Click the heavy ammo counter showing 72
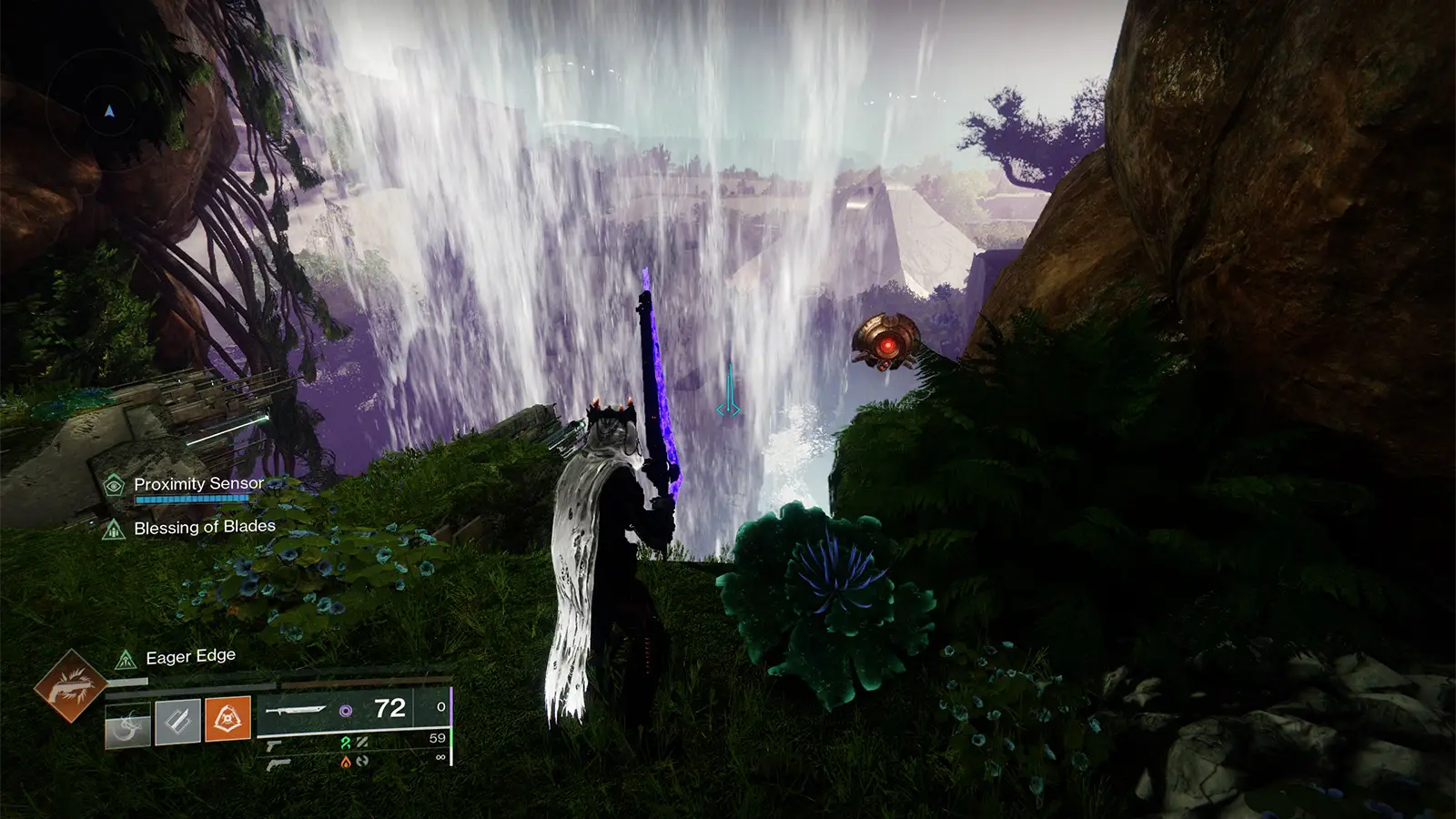Image resolution: width=1456 pixels, height=819 pixels. point(389,708)
